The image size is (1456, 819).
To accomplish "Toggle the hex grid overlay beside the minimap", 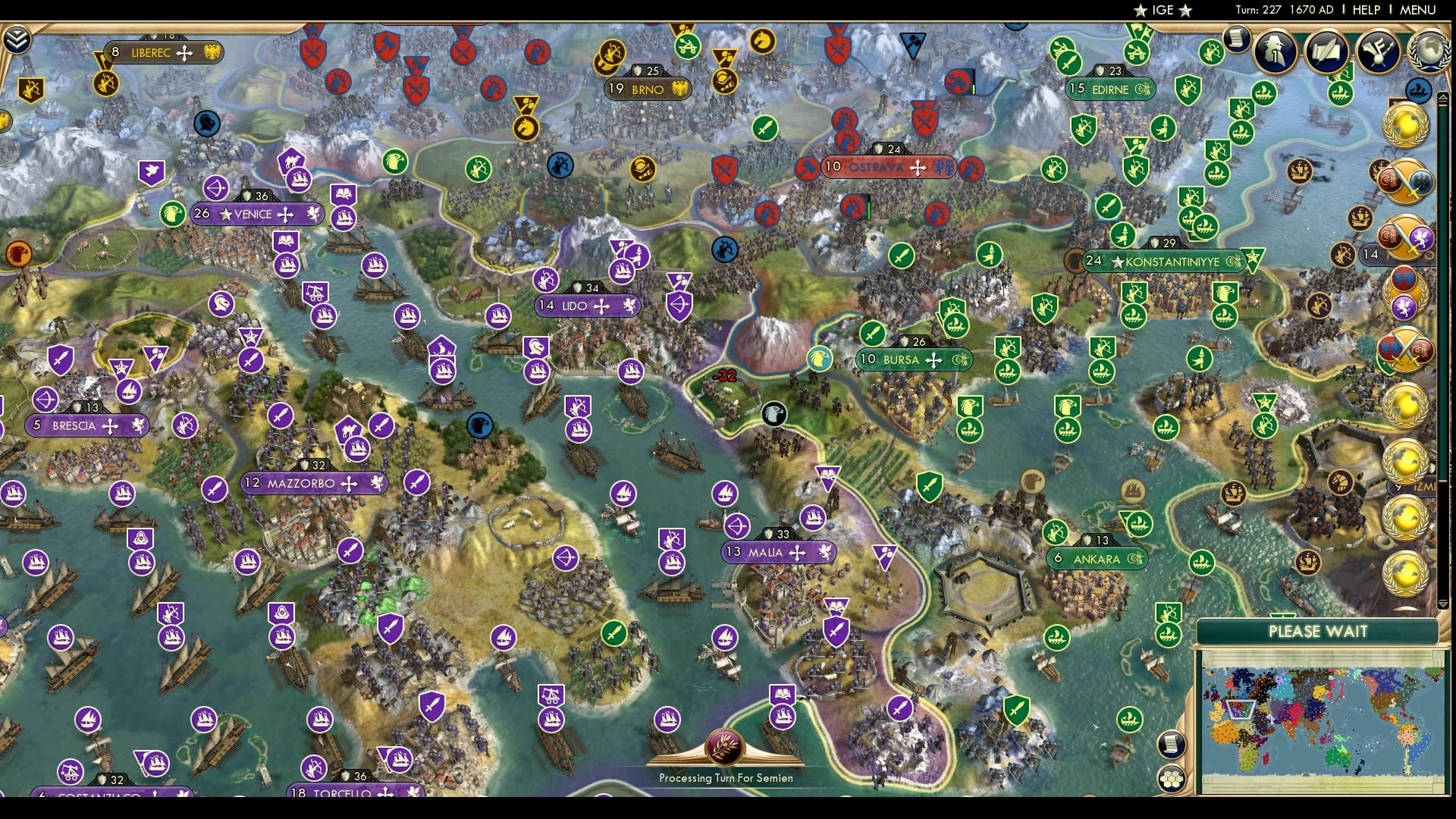I will pos(1173,780).
